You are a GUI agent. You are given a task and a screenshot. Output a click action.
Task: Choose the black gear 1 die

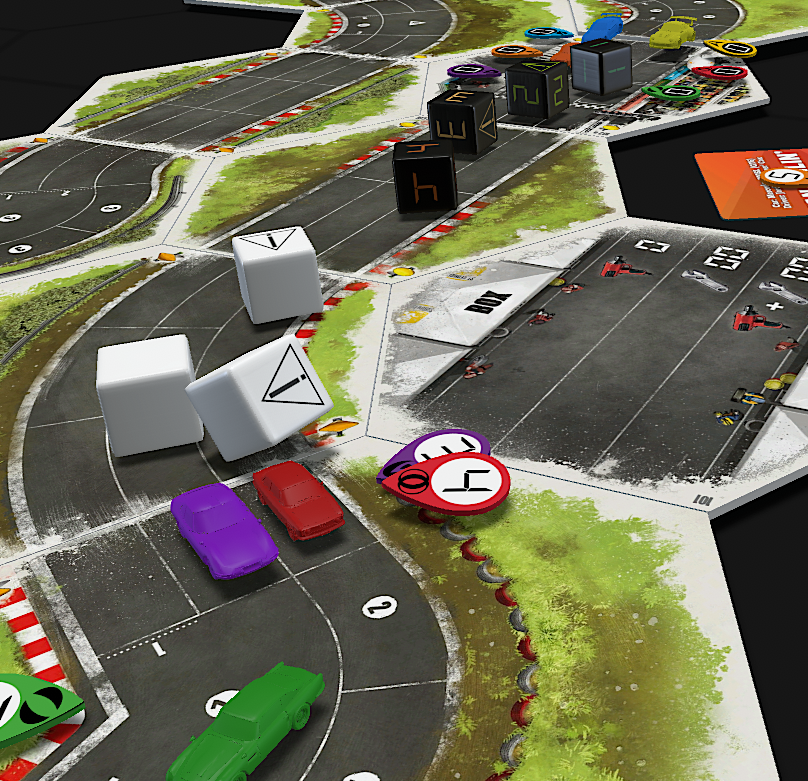point(601,65)
